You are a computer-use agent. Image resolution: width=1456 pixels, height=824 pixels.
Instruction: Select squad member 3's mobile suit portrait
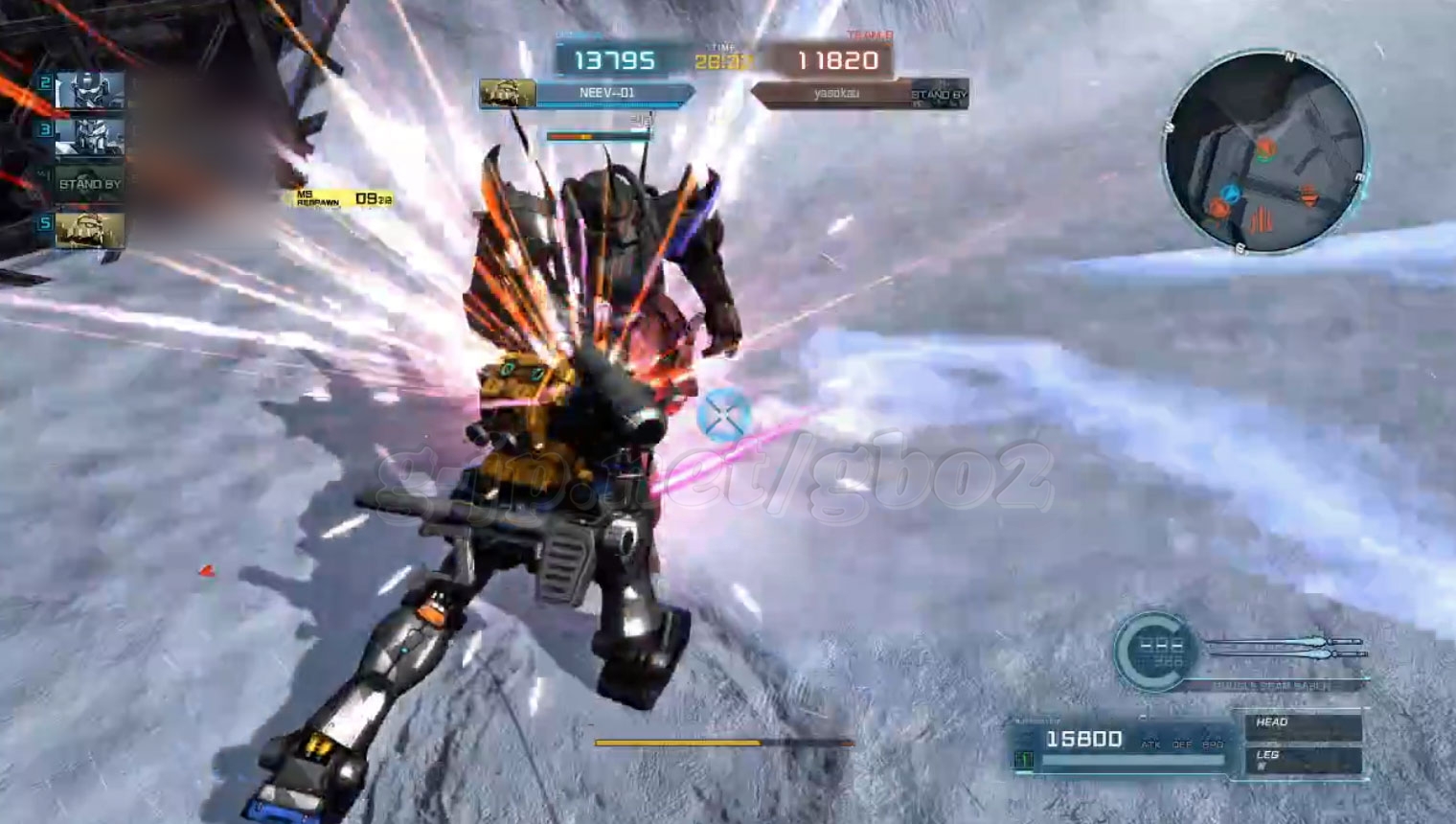pyautogui.click(x=90, y=137)
